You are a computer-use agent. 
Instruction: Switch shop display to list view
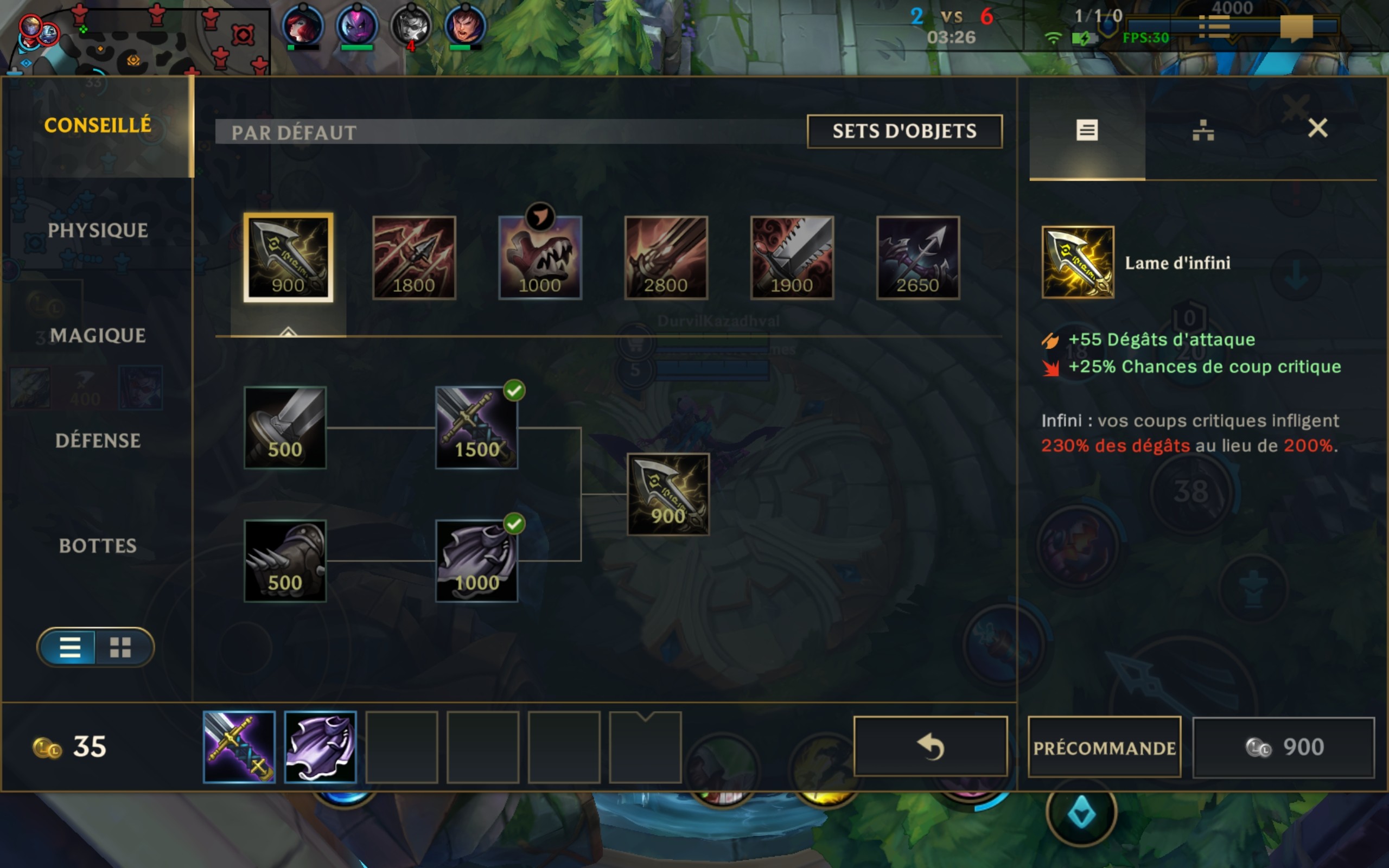click(70, 647)
